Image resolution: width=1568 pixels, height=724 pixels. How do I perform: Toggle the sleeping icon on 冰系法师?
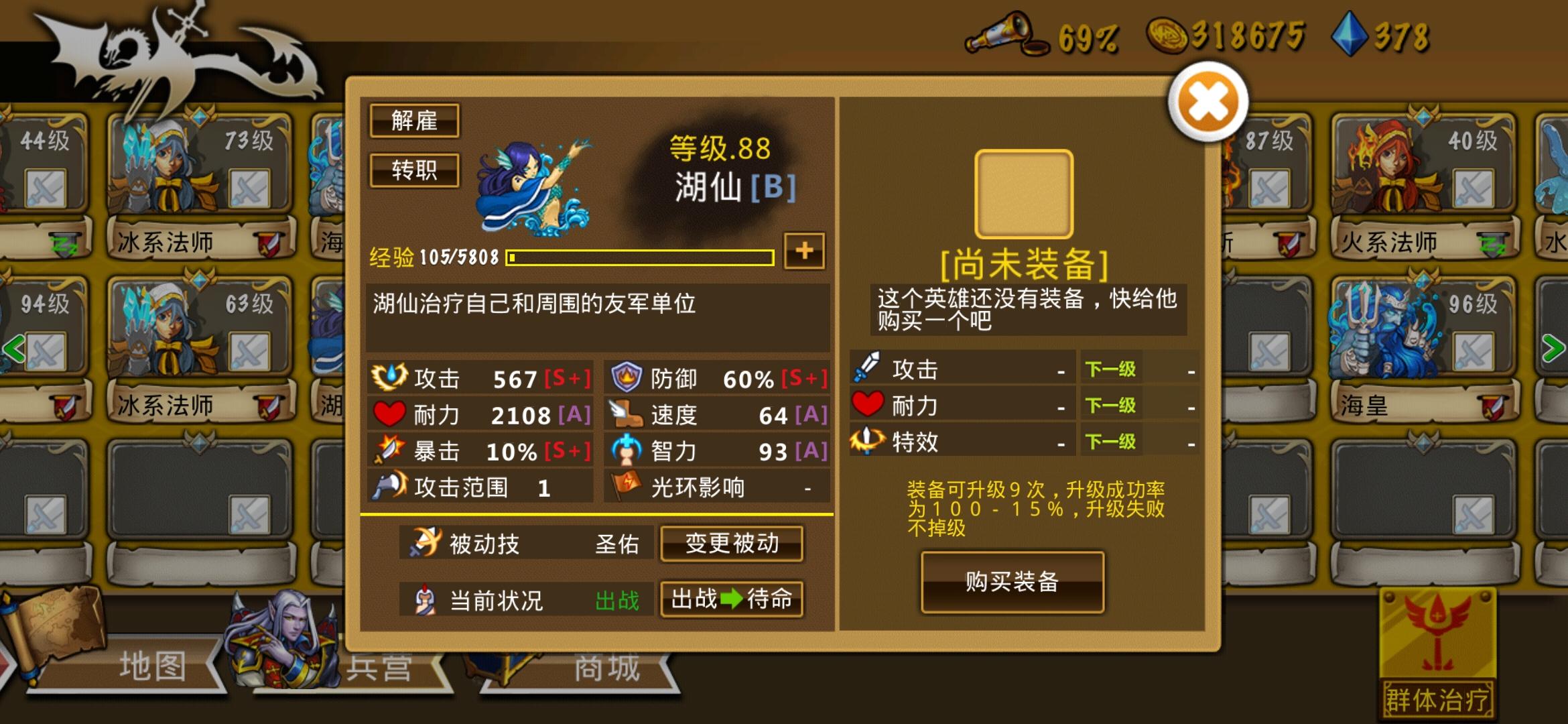click(64, 244)
